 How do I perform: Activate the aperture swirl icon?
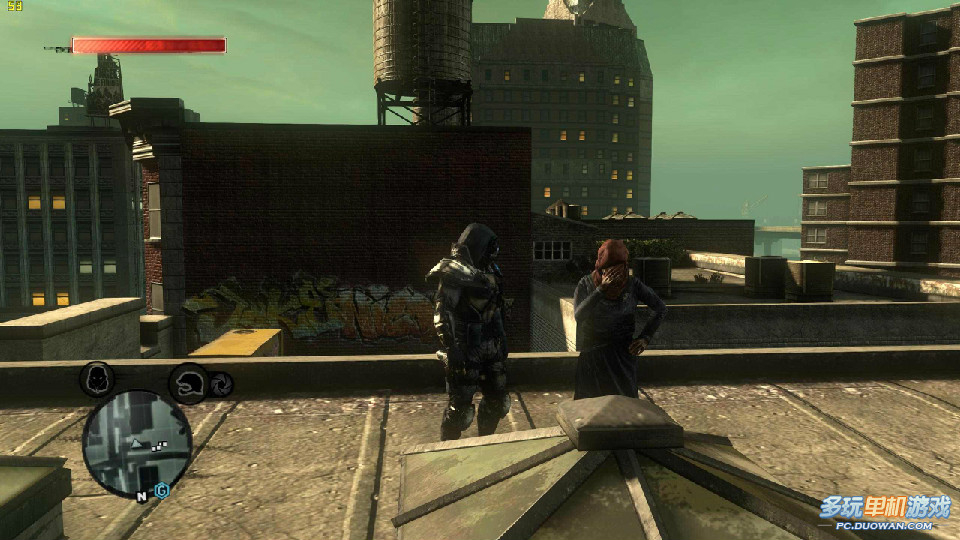tap(220, 383)
